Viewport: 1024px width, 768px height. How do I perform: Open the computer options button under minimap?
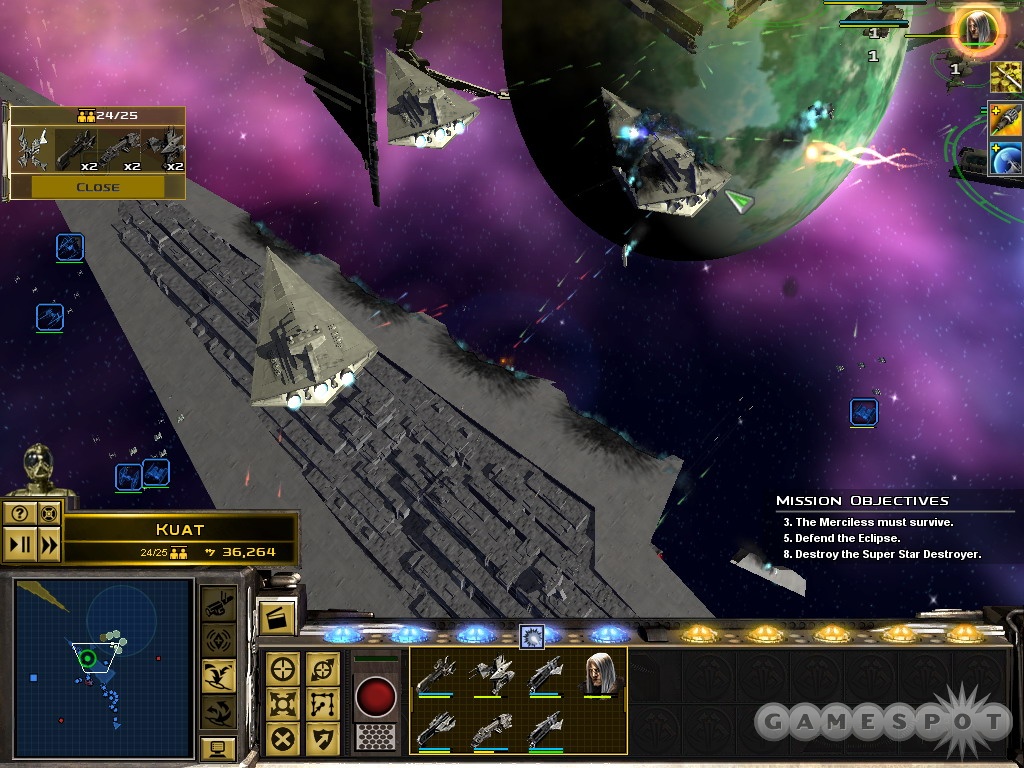tap(218, 747)
